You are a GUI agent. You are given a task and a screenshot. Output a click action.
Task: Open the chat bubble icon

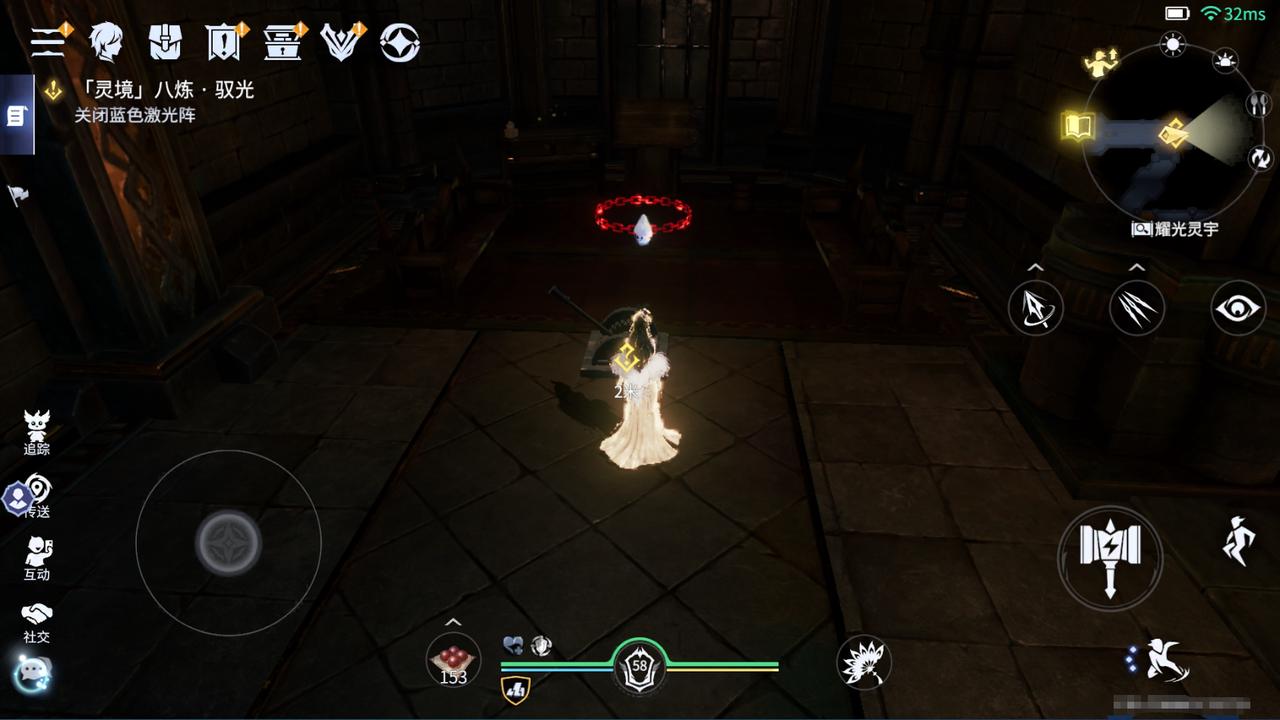pos(32,673)
